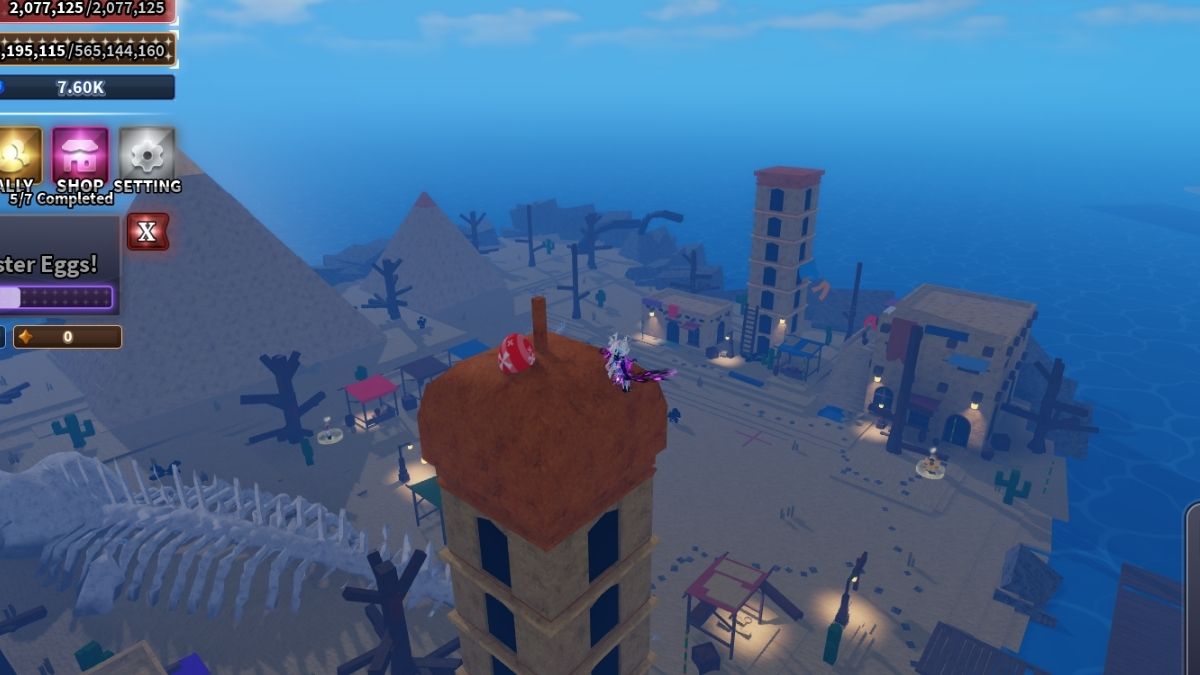Screen dimensions: 1200x675
Task: Open the Setting gear menu
Action: [147, 156]
